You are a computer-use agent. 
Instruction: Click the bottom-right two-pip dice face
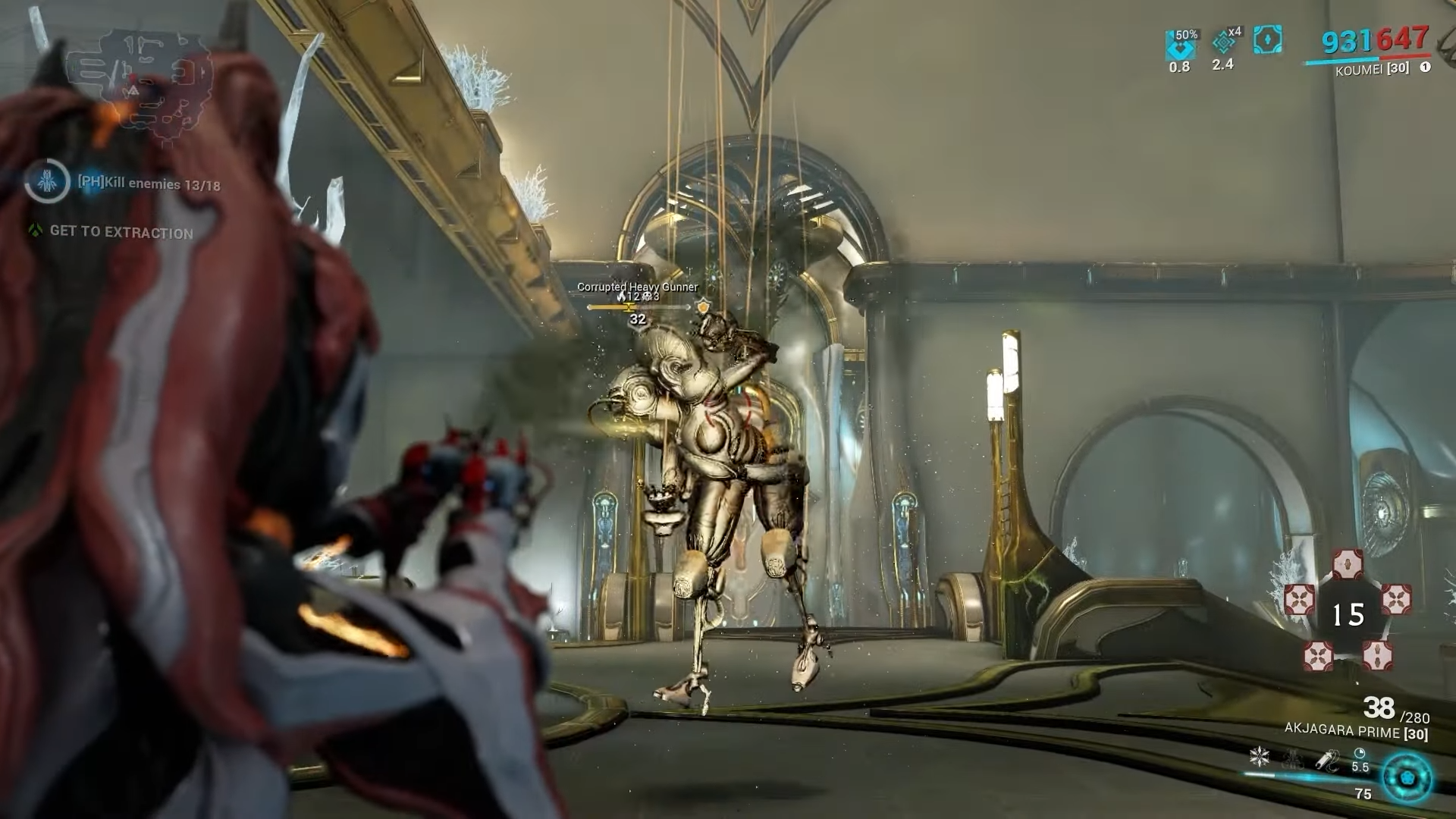click(1378, 655)
